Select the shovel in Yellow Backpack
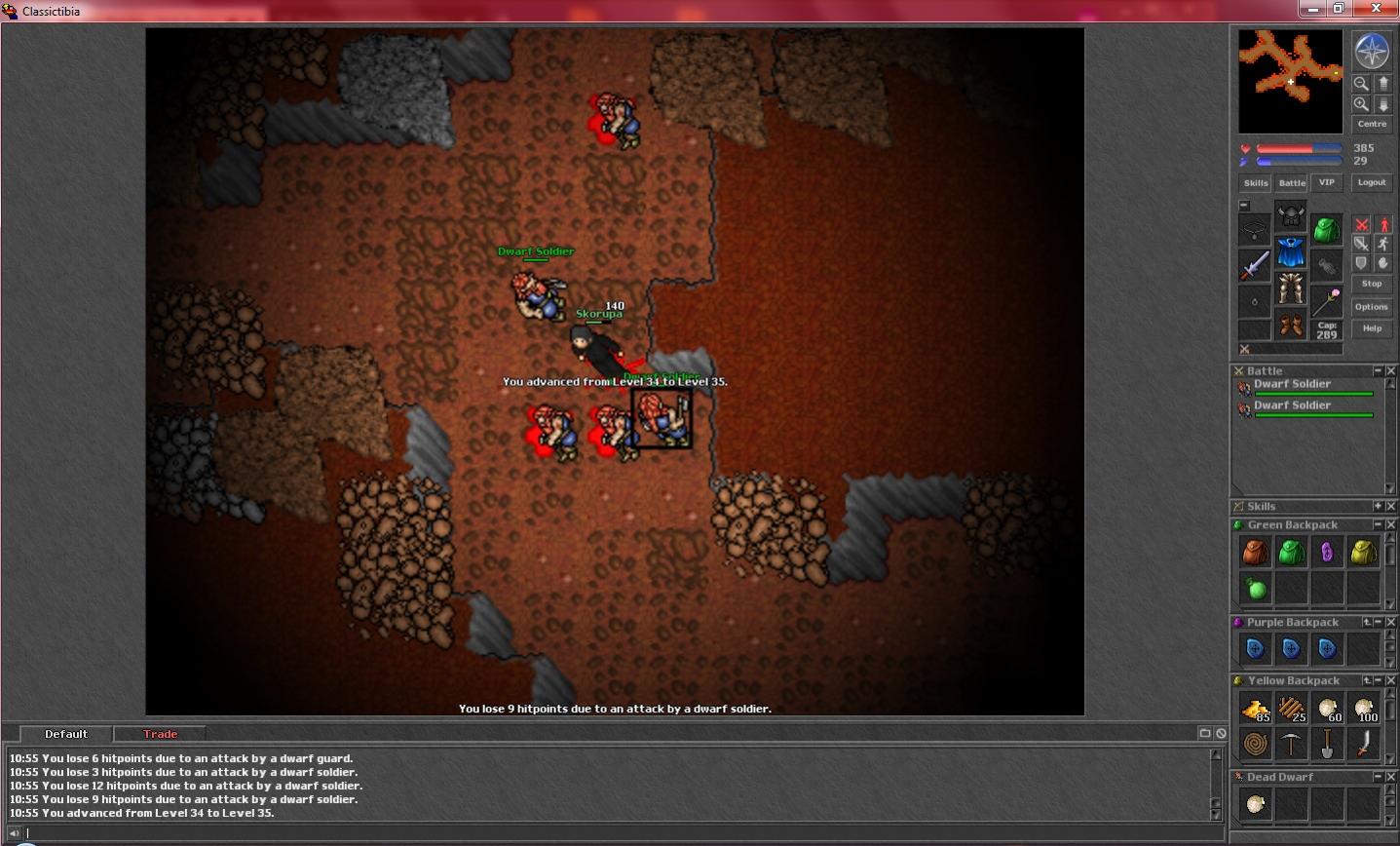1400x846 pixels. click(x=1327, y=745)
